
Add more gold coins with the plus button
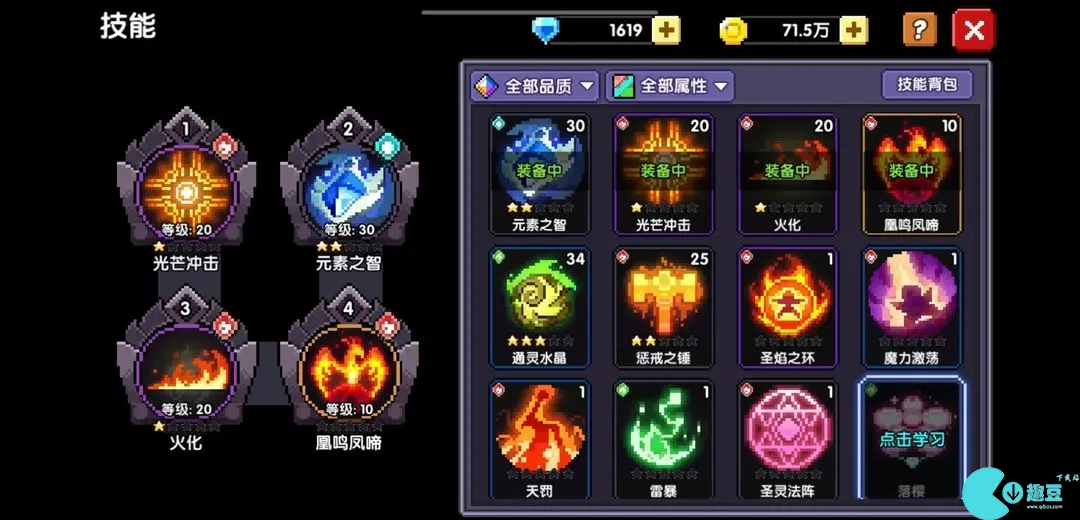853,30
